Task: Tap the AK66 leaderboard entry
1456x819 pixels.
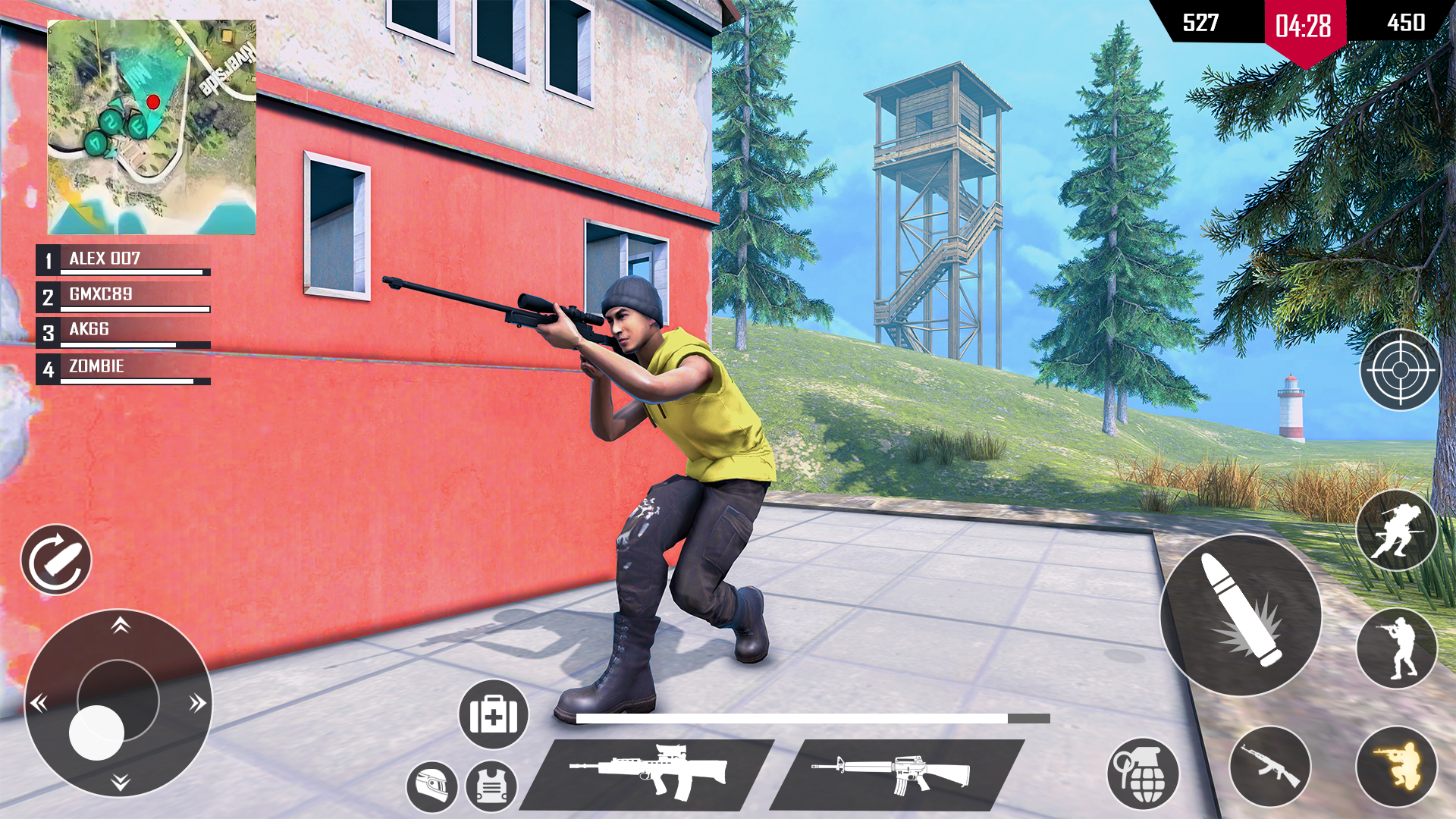Action: tap(121, 330)
